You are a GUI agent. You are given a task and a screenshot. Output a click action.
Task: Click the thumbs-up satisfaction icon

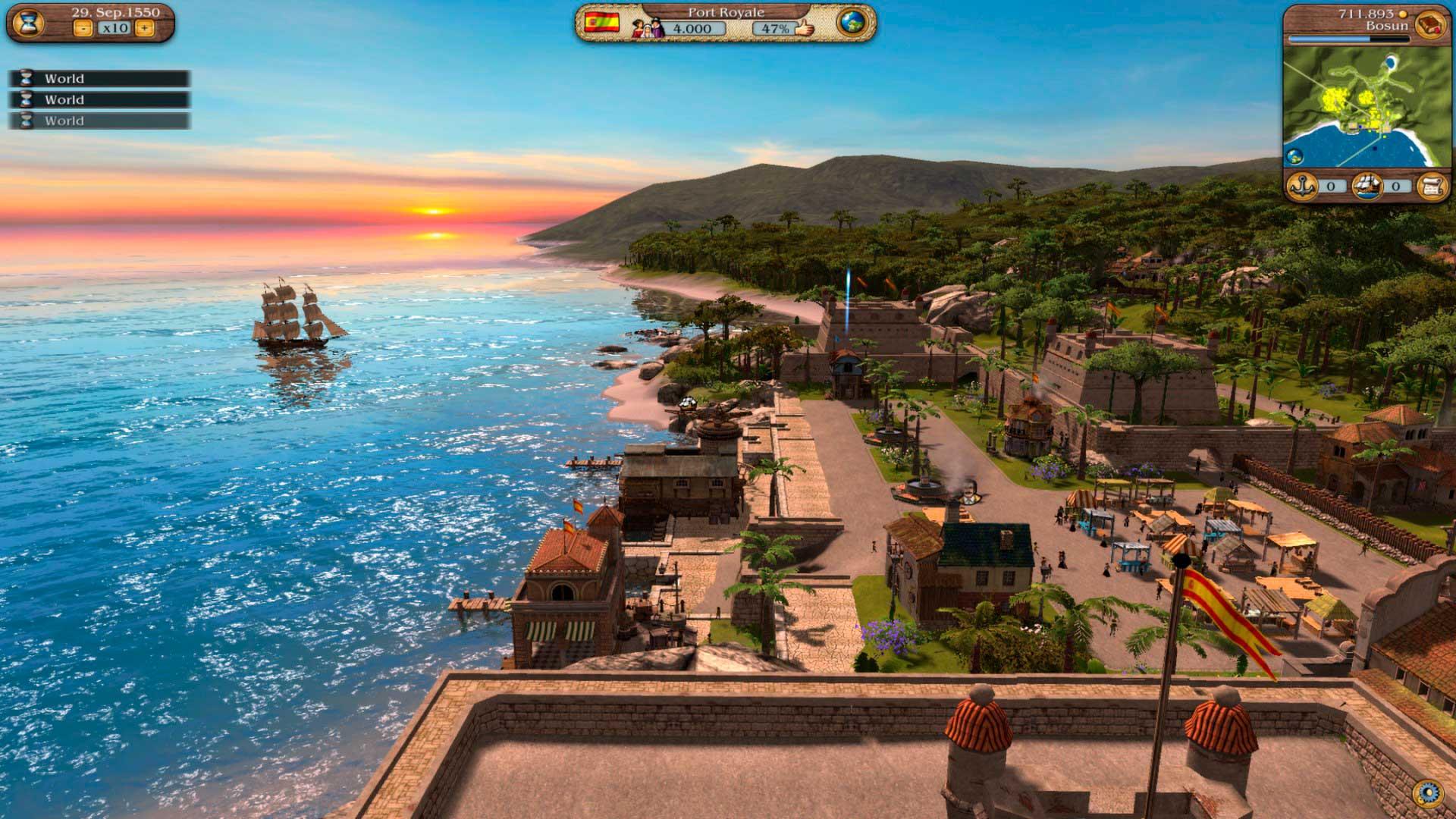(802, 28)
